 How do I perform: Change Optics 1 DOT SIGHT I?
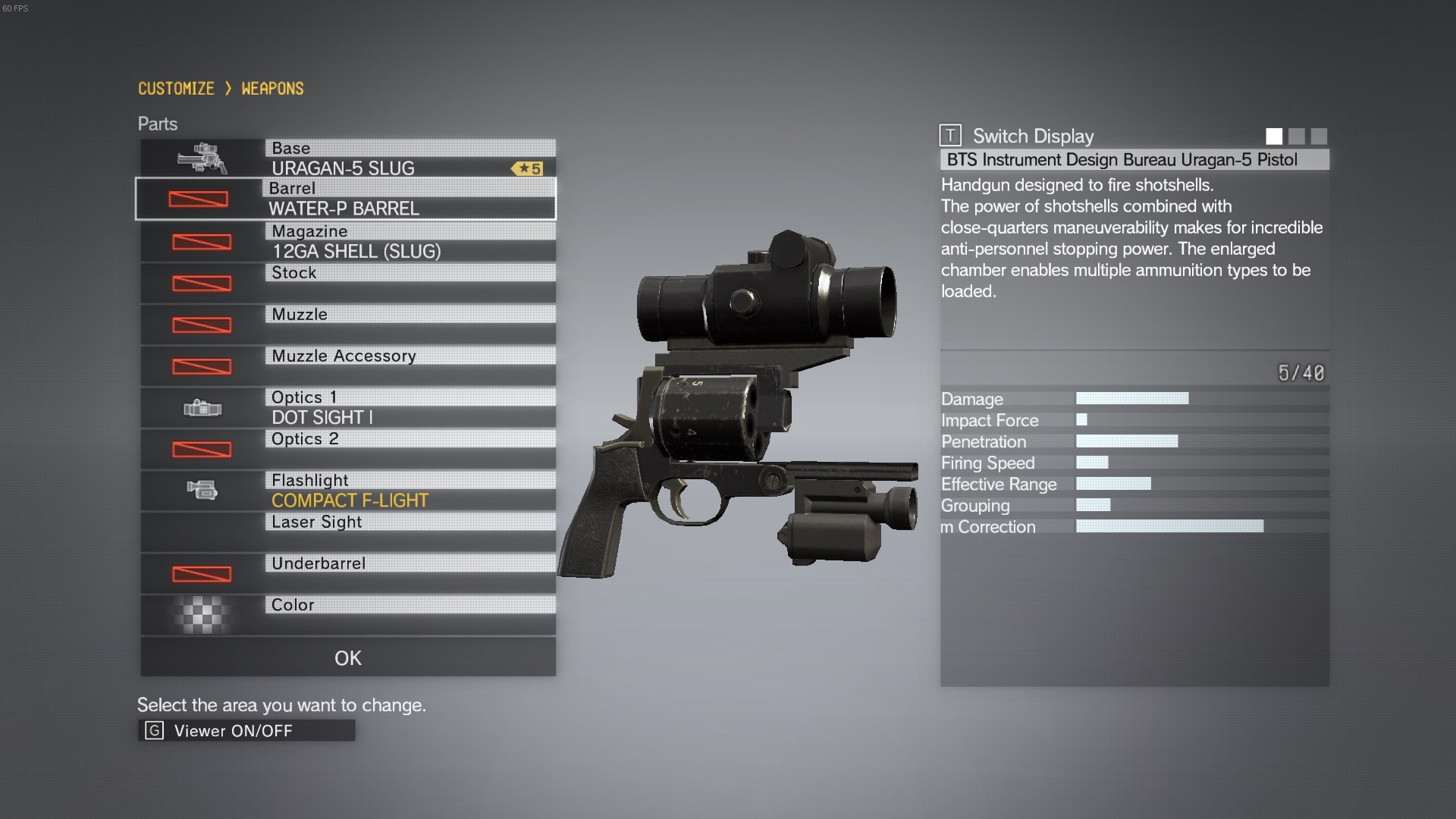click(347, 408)
